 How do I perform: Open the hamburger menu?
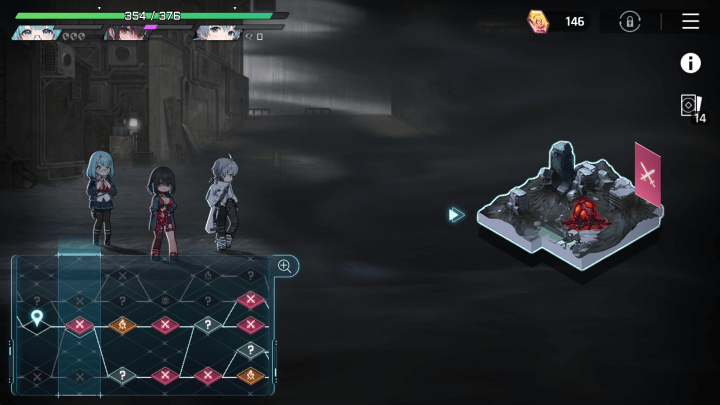tap(690, 21)
